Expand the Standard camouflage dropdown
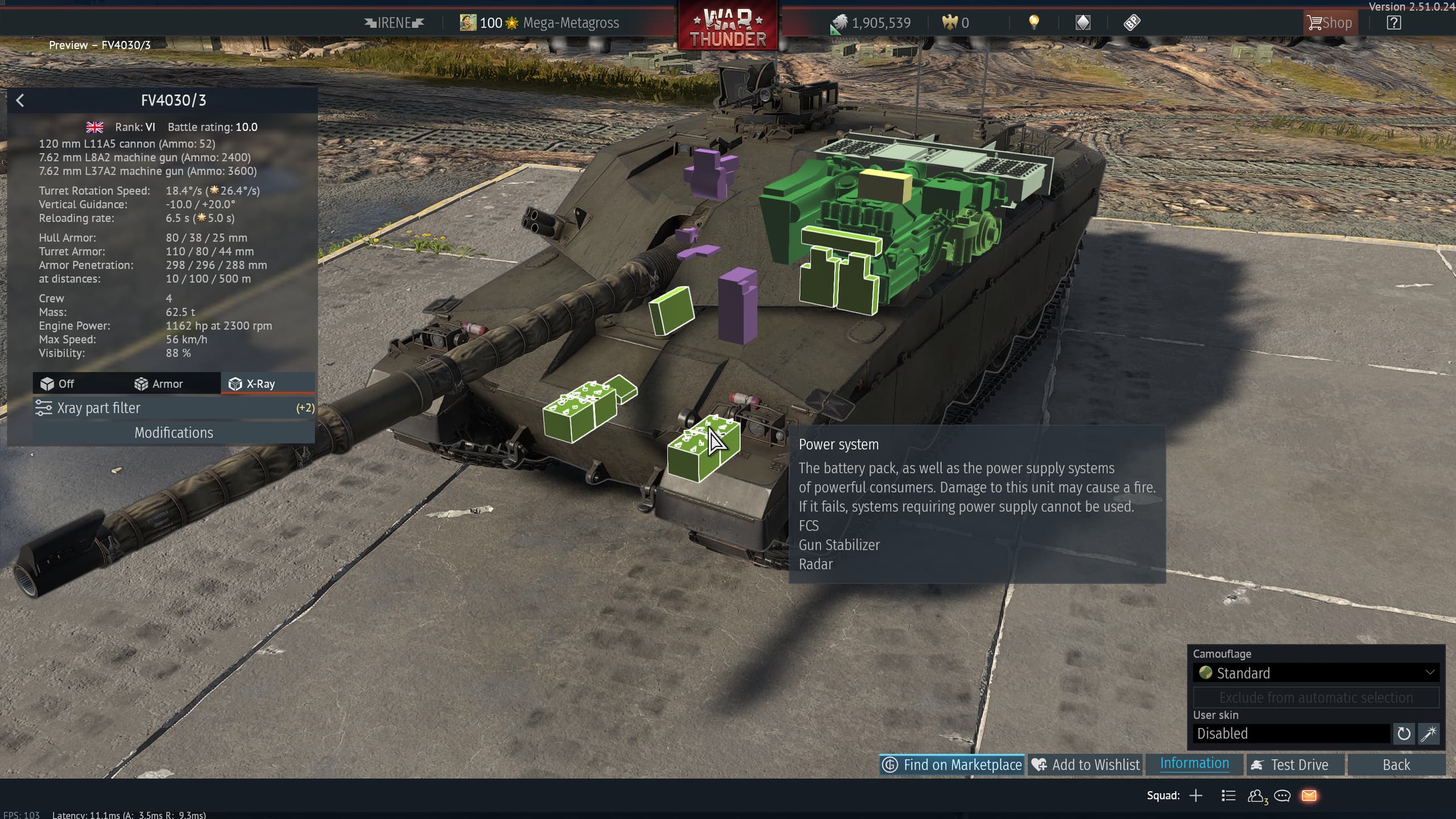 (1316, 673)
